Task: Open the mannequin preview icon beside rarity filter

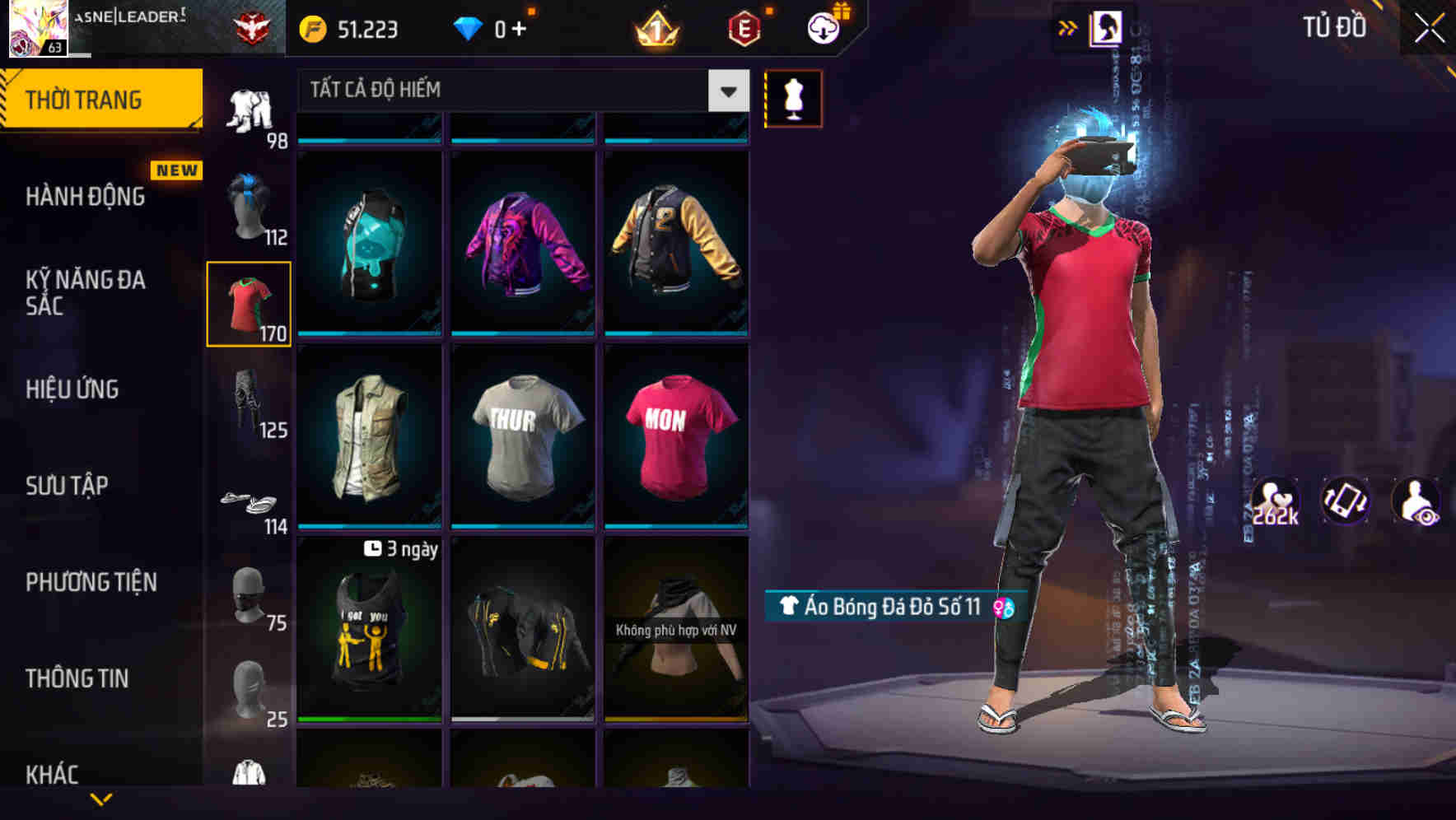Action: pos(793,97)
